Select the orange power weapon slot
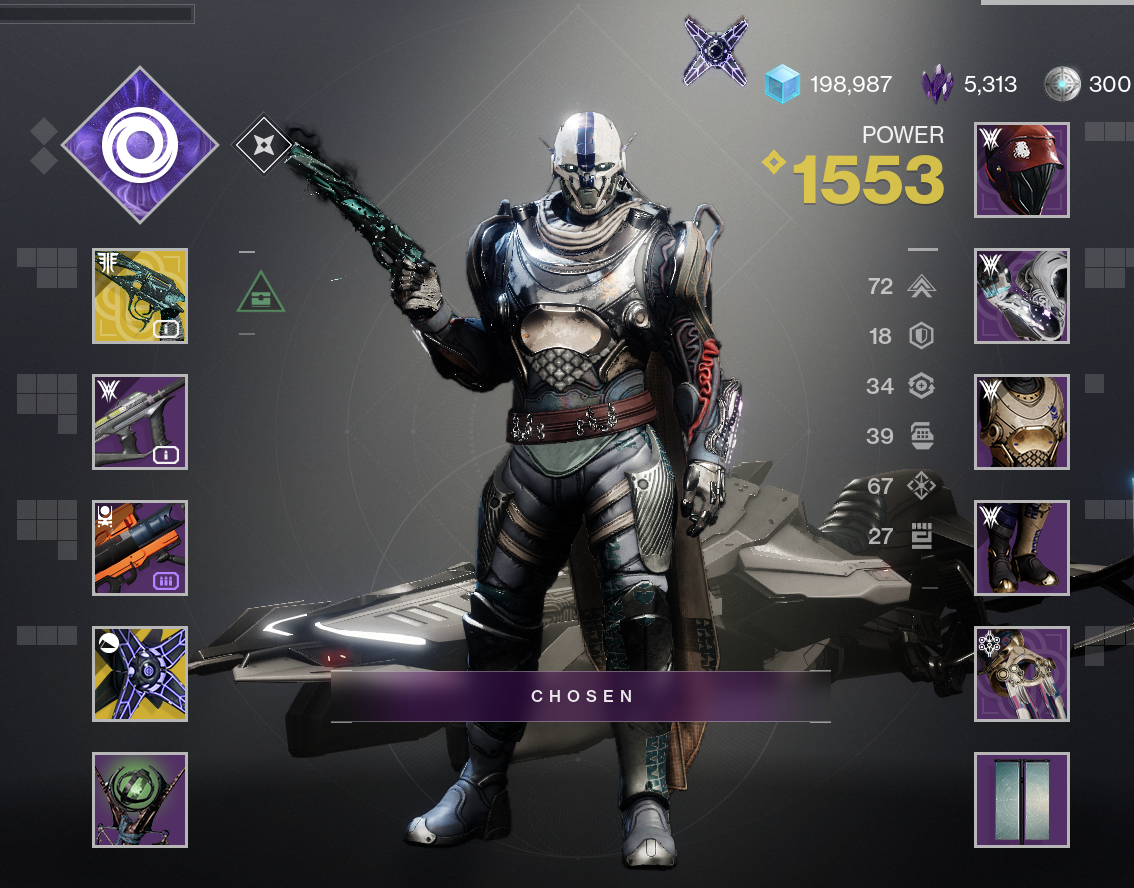Viewport: 1134px width, 888px height. [140, 548]
